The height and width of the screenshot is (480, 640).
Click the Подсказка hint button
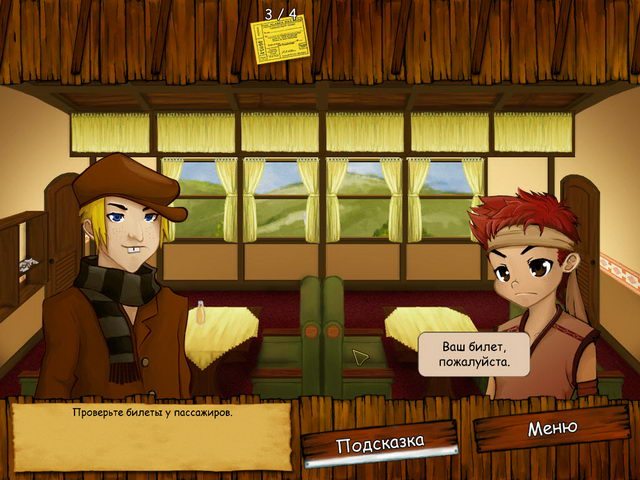[380, 443]
